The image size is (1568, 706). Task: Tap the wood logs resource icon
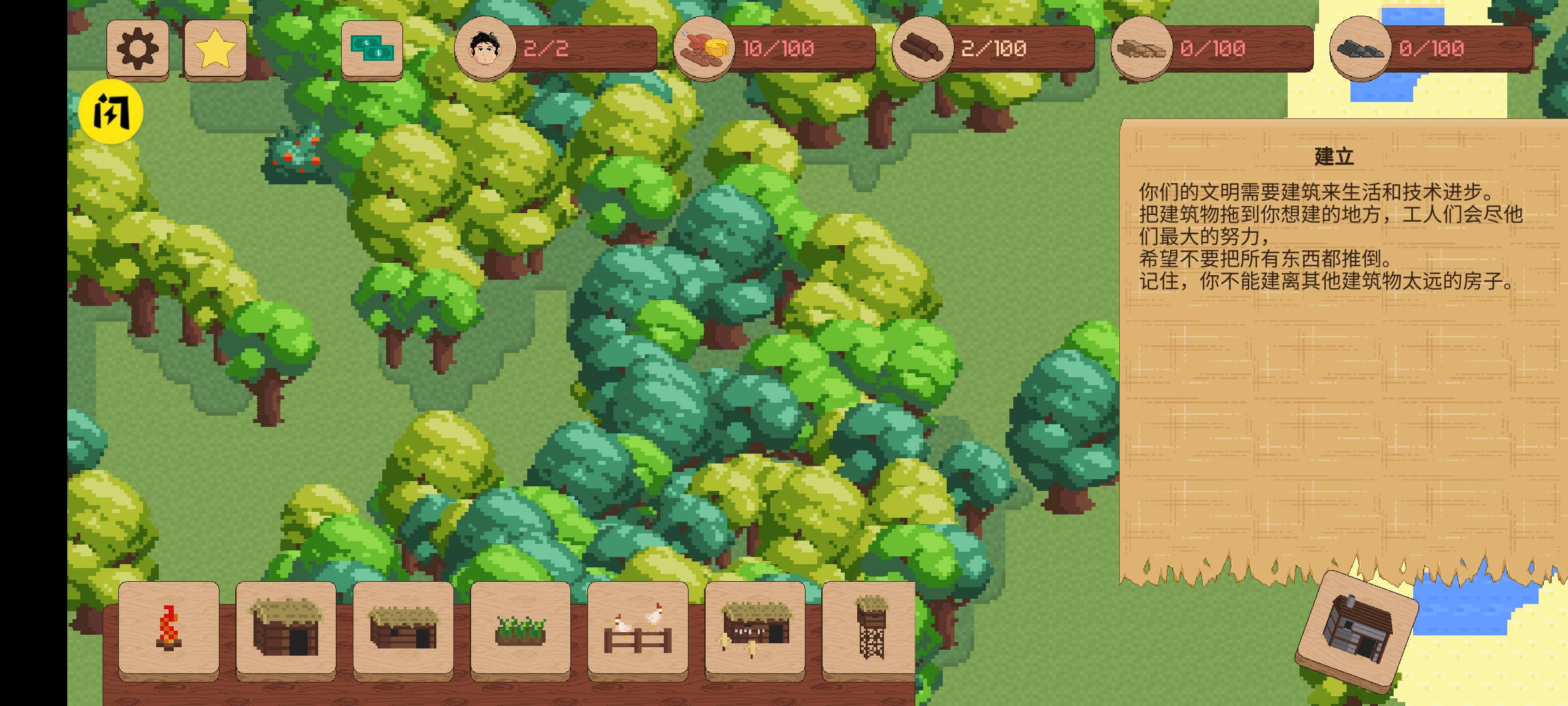(922, 48)
